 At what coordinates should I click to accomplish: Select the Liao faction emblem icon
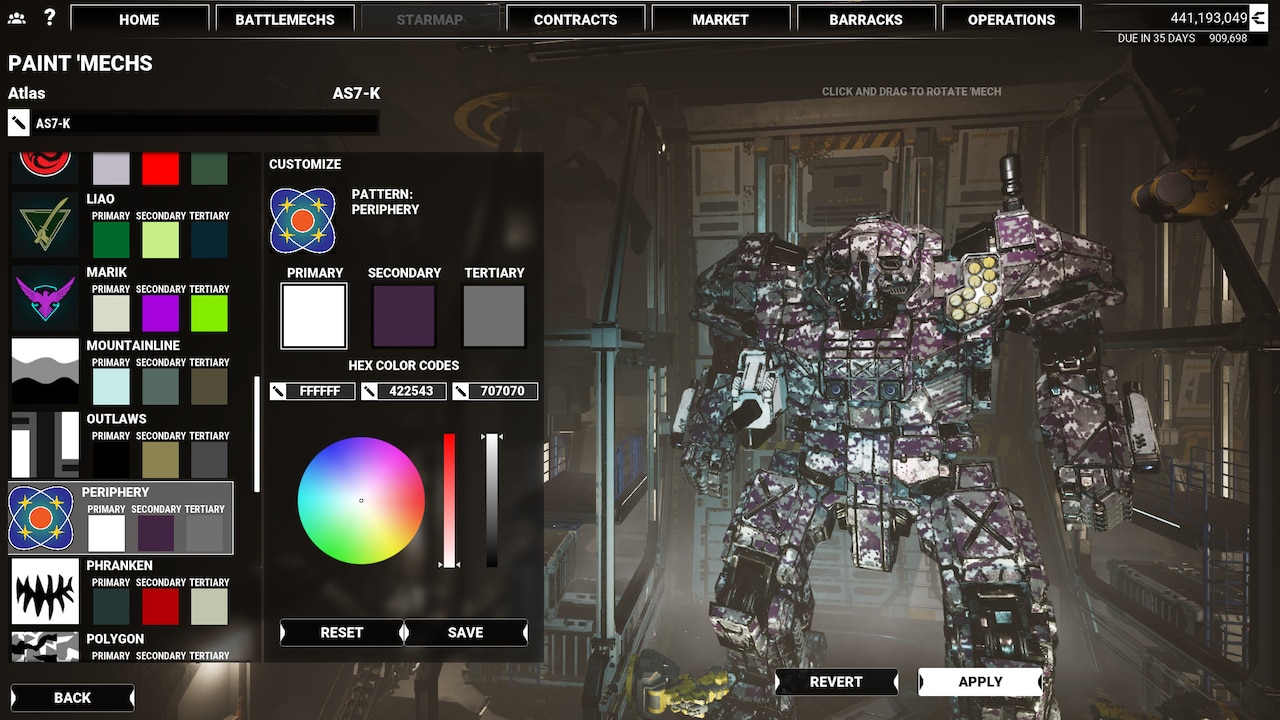44,225
